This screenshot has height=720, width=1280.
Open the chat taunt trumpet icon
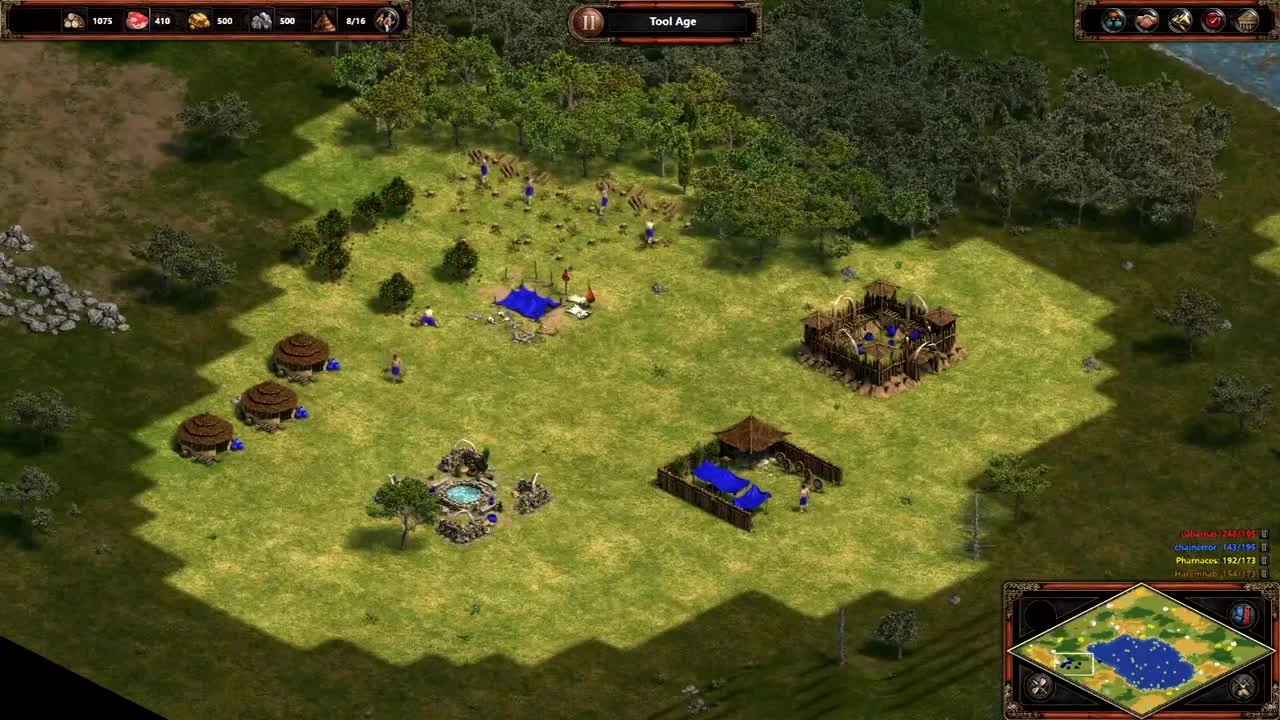[x=1179, y=20]
